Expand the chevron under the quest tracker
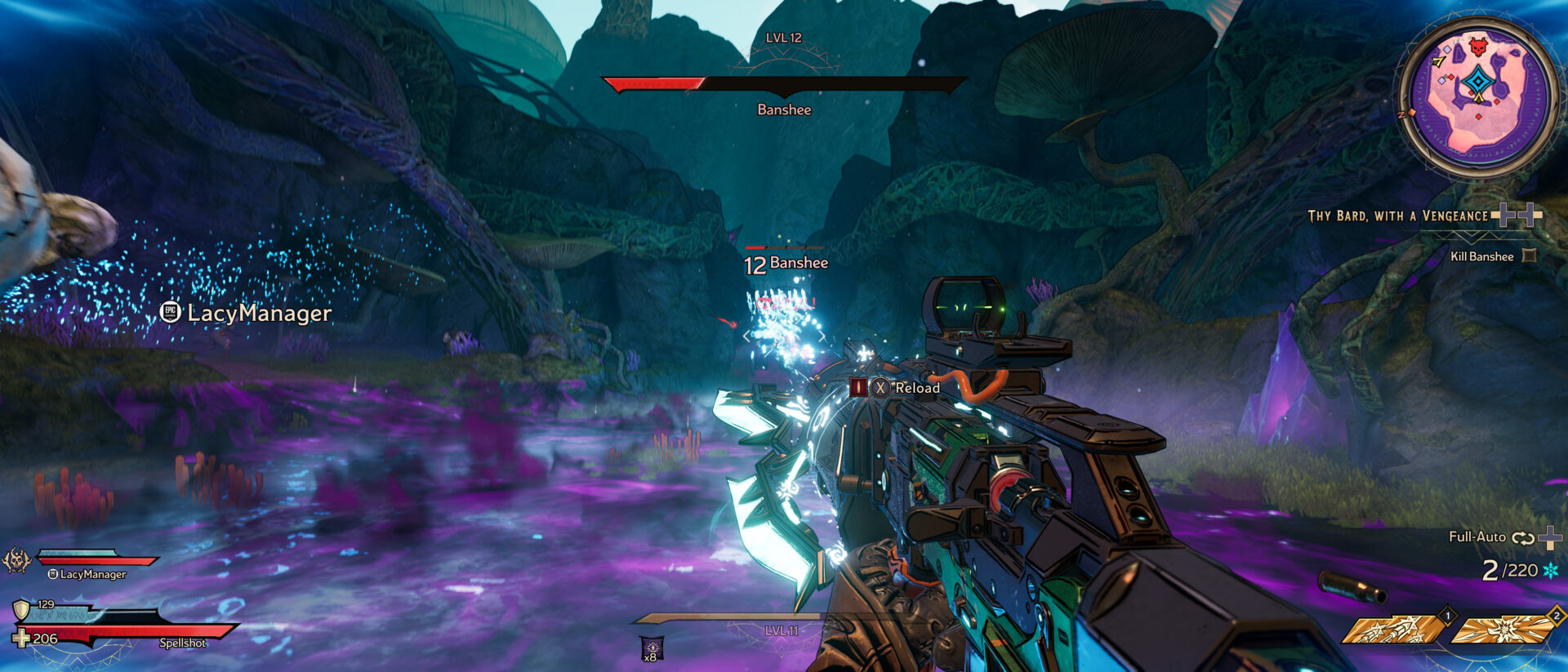 pos(1470,238)
